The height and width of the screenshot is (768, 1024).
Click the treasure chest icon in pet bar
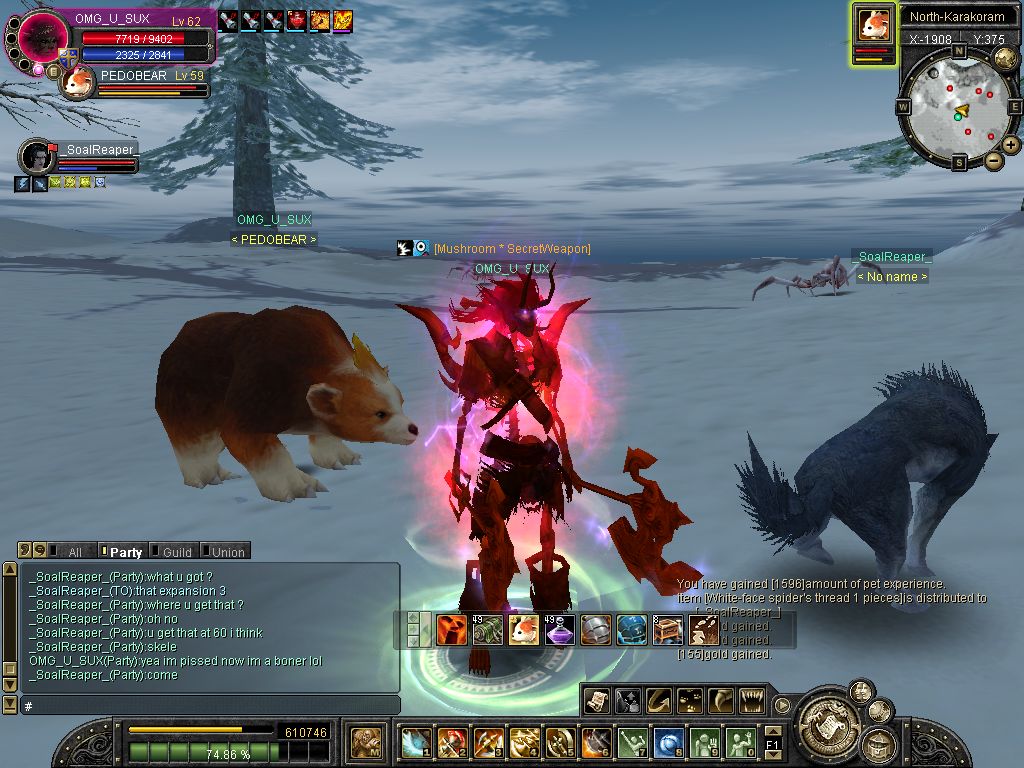668,630
